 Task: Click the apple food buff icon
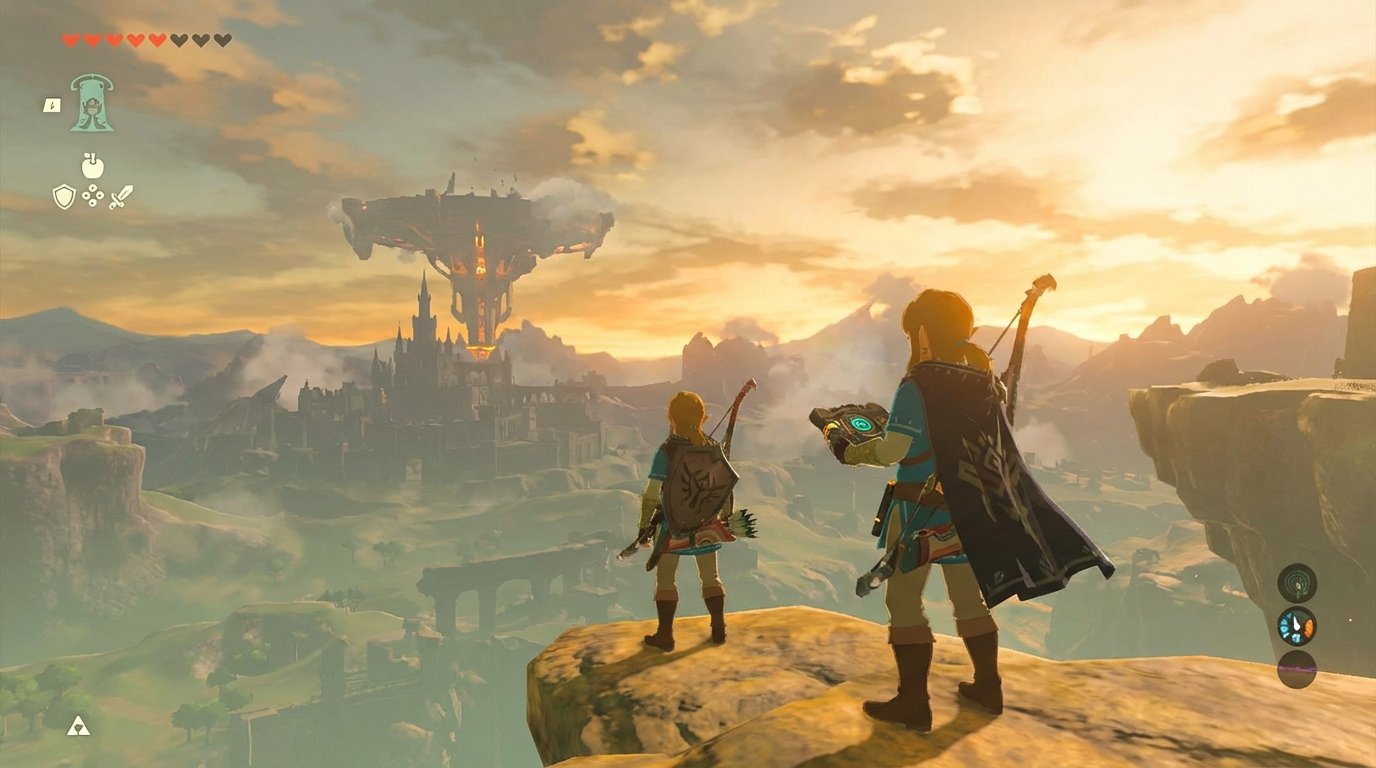pos(92,168)
